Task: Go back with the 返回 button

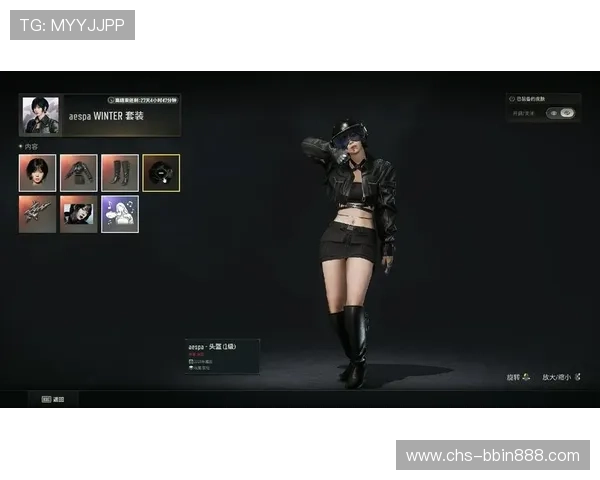Action: 53,399
